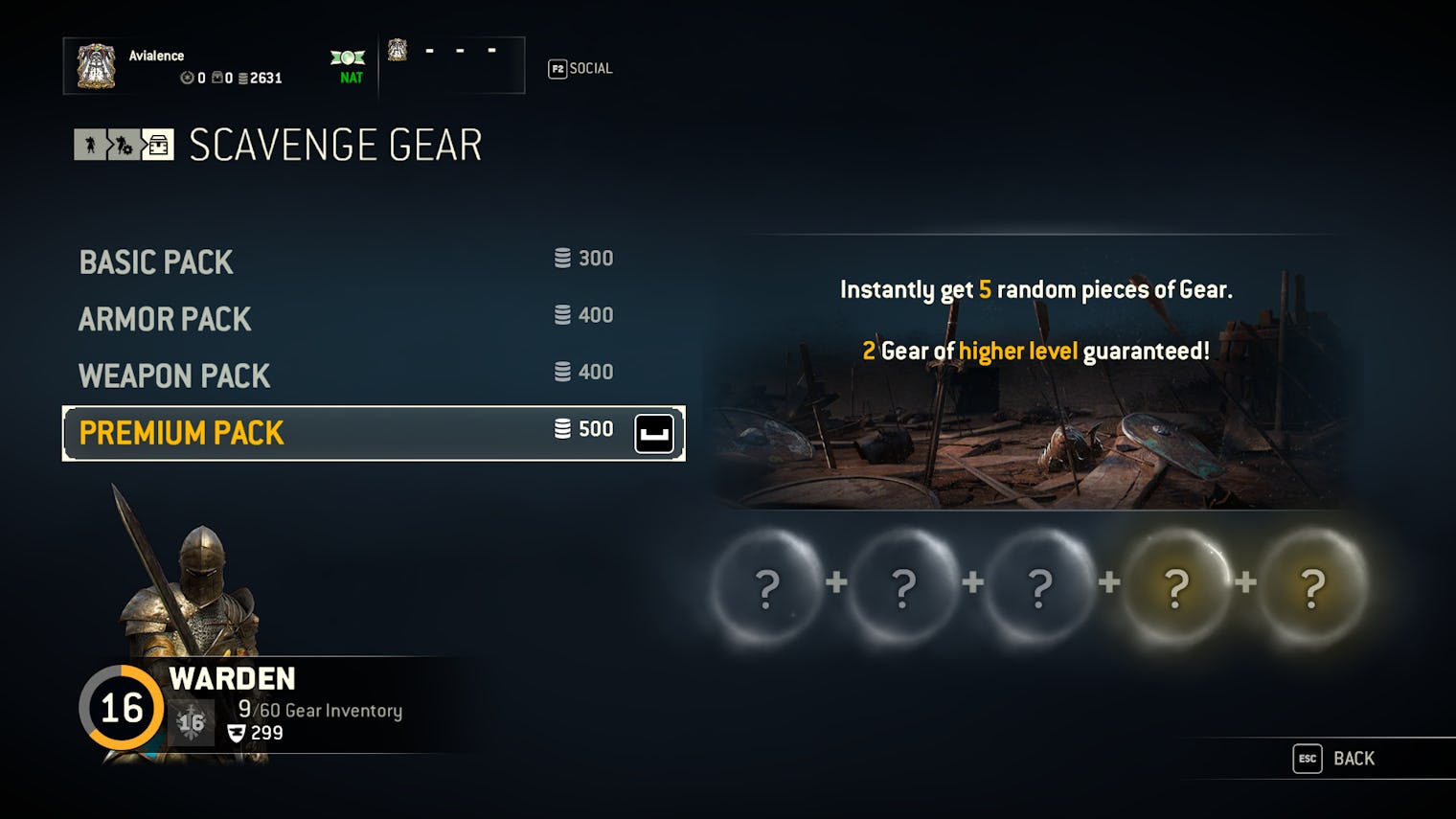Select the Armor Pack entry
The image size is (1456, 819).
click(x=165, y=319)
